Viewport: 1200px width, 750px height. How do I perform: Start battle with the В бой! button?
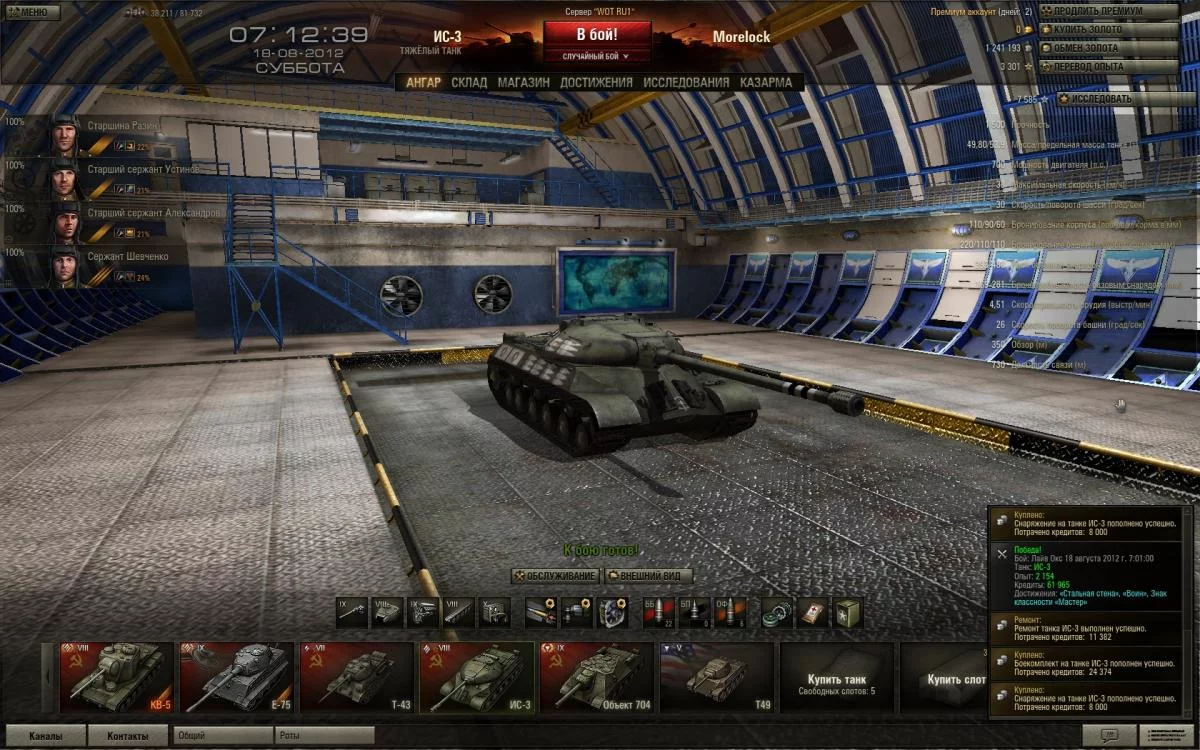point(595,33)
